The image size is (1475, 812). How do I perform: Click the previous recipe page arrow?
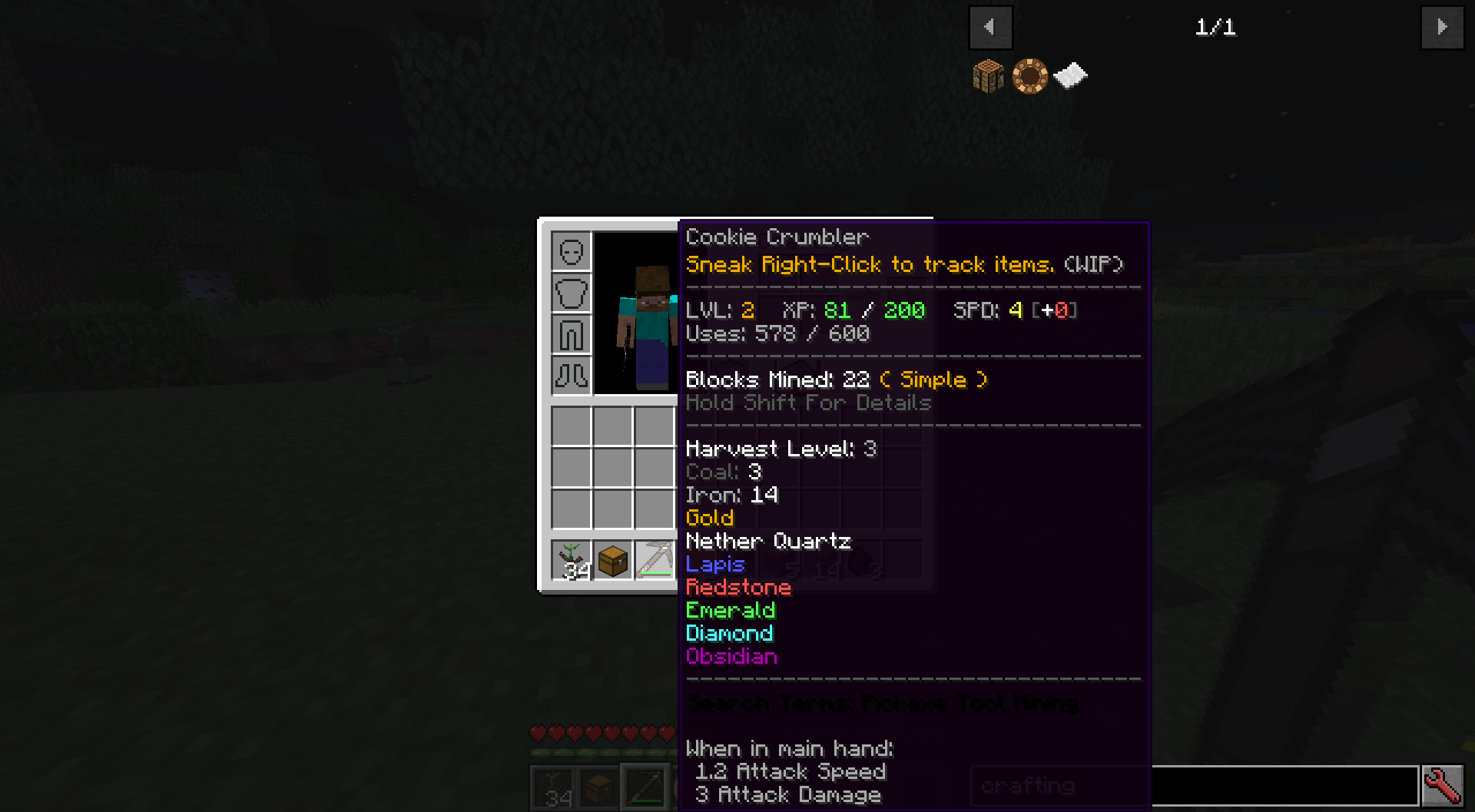click(x=990, y=27)
